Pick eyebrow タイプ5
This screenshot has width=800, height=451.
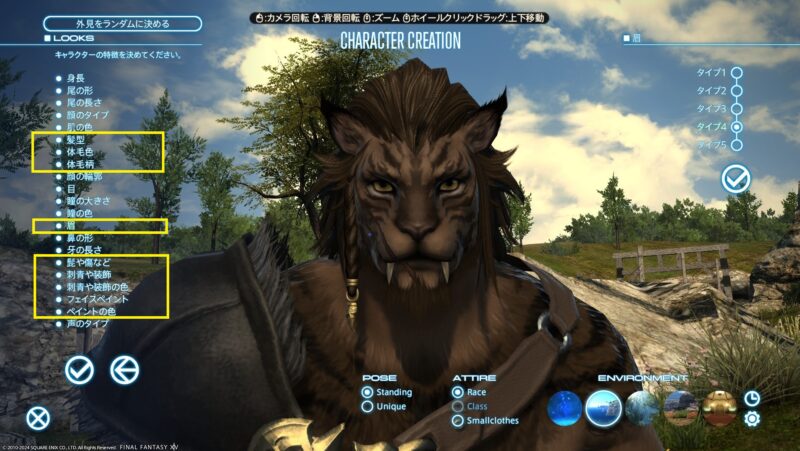point(737,145)
